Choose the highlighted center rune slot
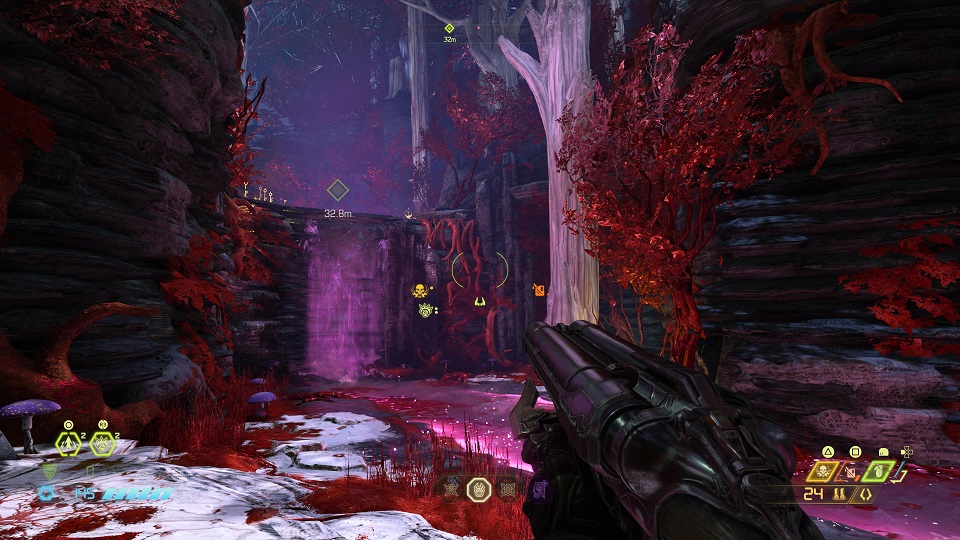960x540 pixels. (x=479, y=489)
